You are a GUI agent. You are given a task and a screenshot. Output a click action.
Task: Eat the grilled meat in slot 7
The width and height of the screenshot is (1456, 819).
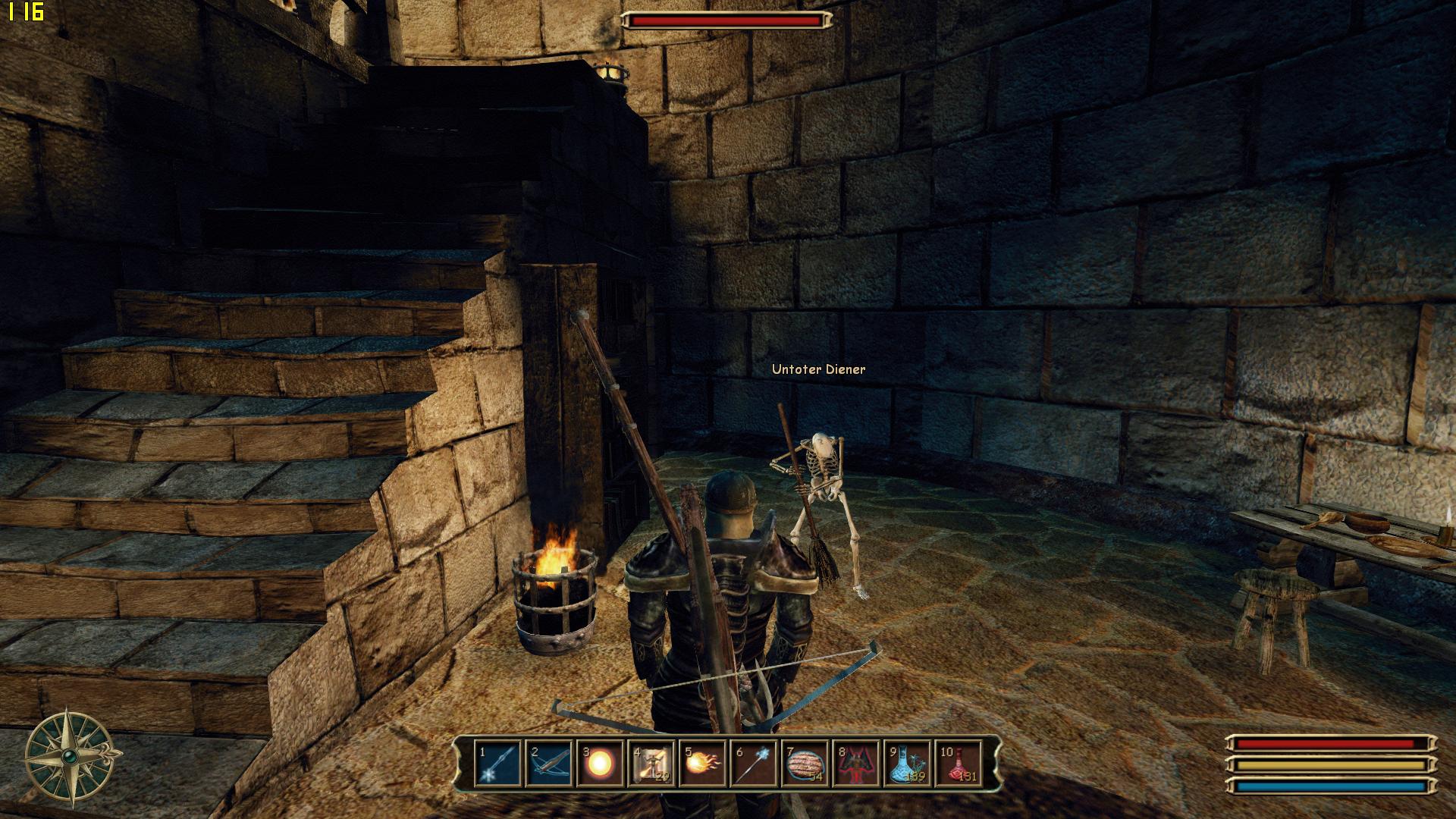tap(805, 764)
